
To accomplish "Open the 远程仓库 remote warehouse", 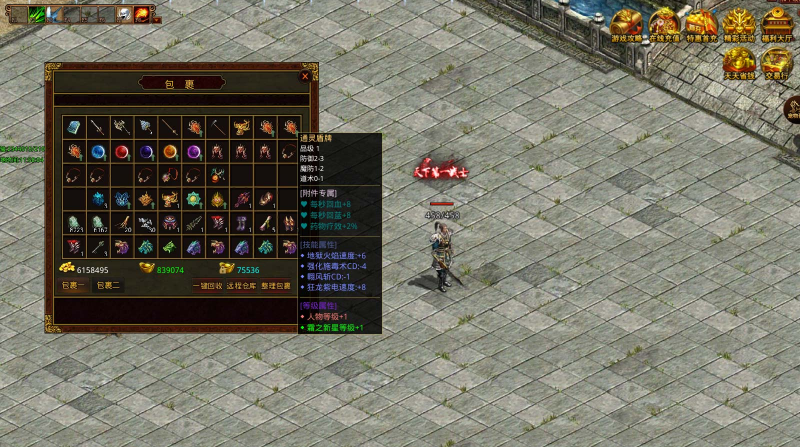I will (240, 286).
